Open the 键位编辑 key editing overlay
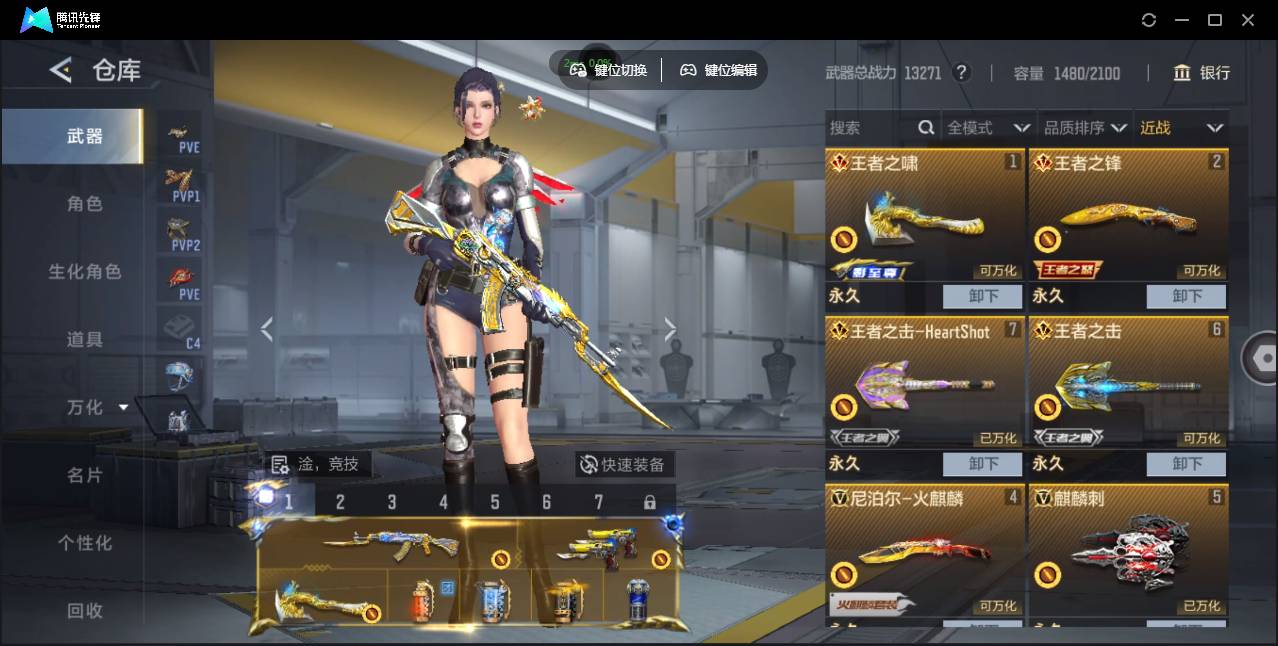The image size is (1278, 646). point(719,70)
